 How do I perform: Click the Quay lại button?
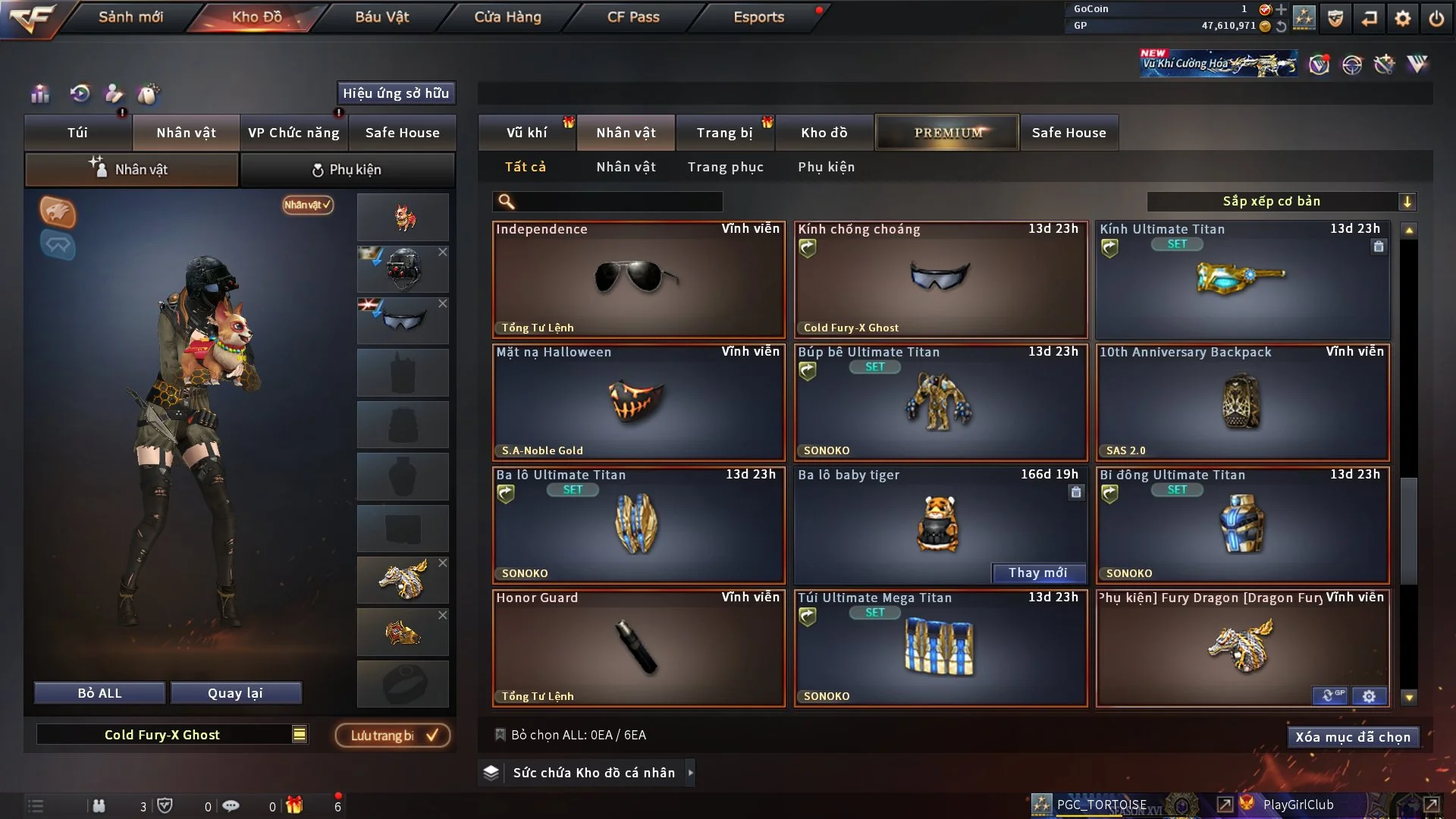pos(235,693)
